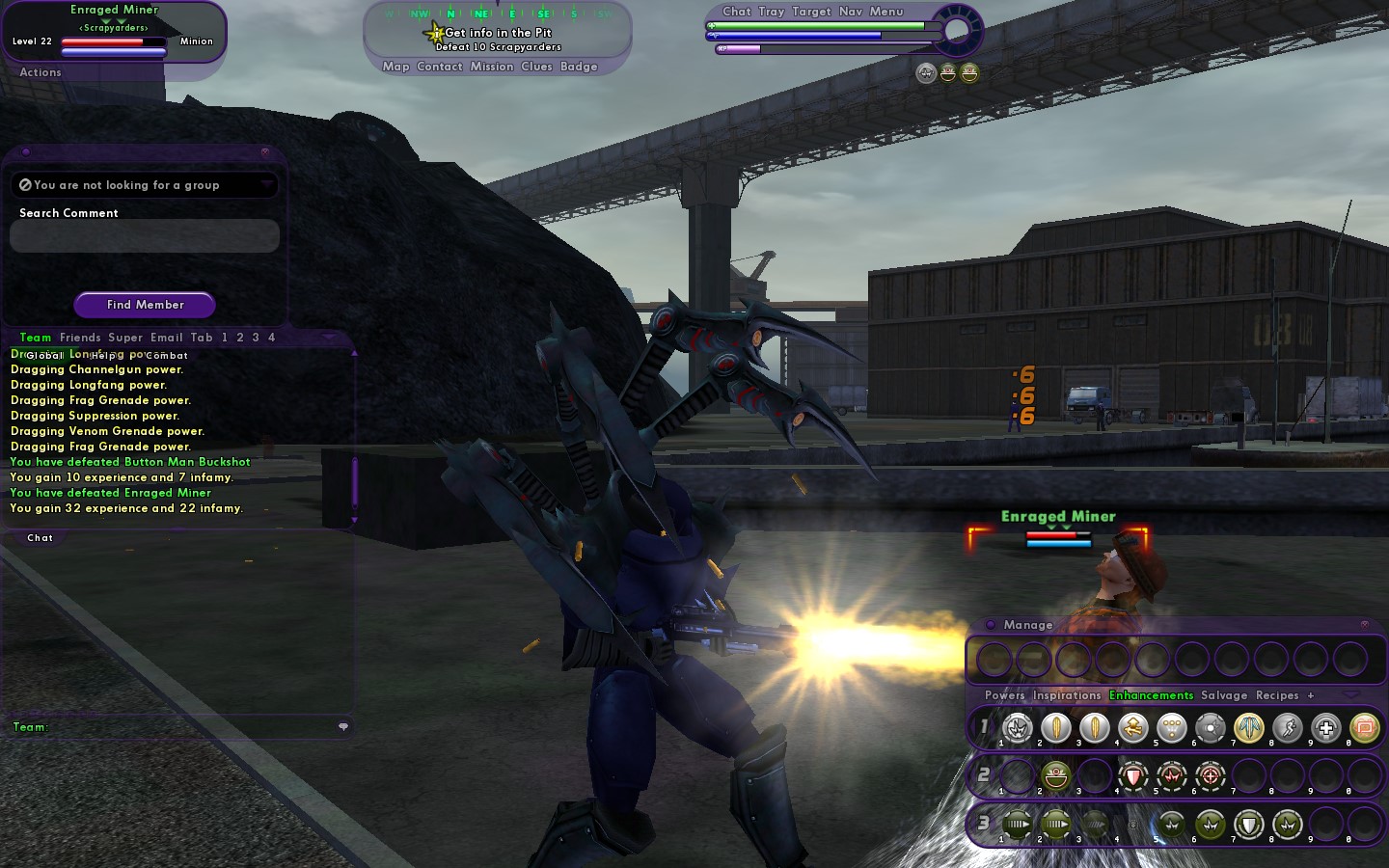Switch to the Inspirations tab

click(1067, 695)
